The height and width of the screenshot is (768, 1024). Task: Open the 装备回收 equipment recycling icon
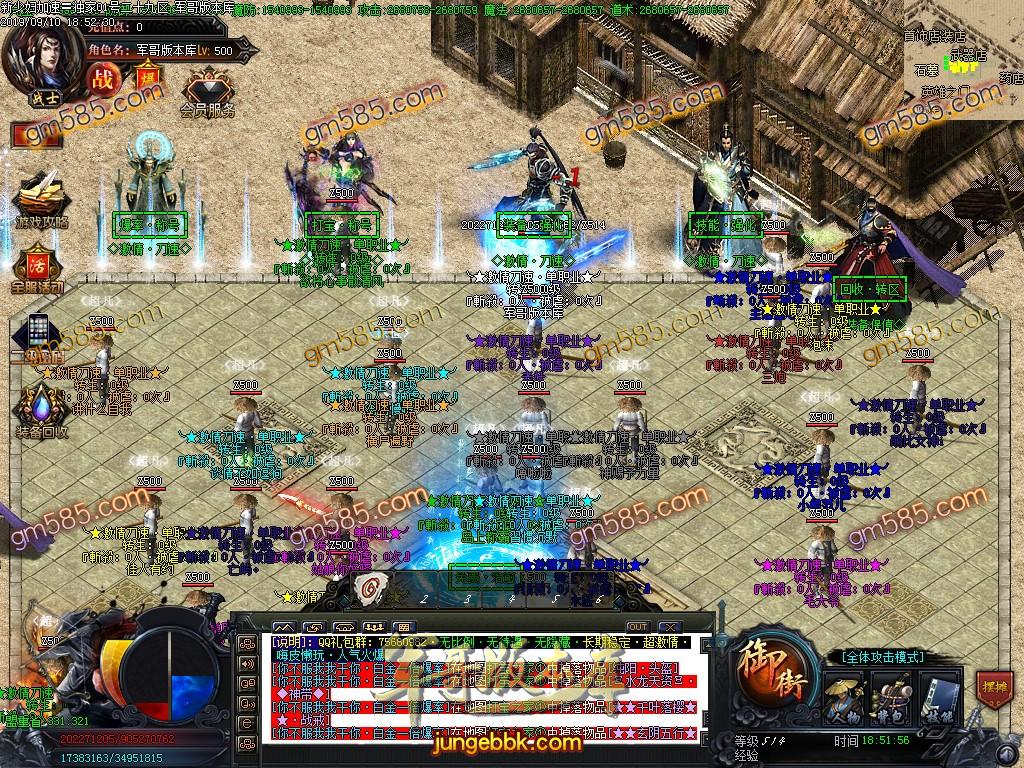click(x=41, y=408)
